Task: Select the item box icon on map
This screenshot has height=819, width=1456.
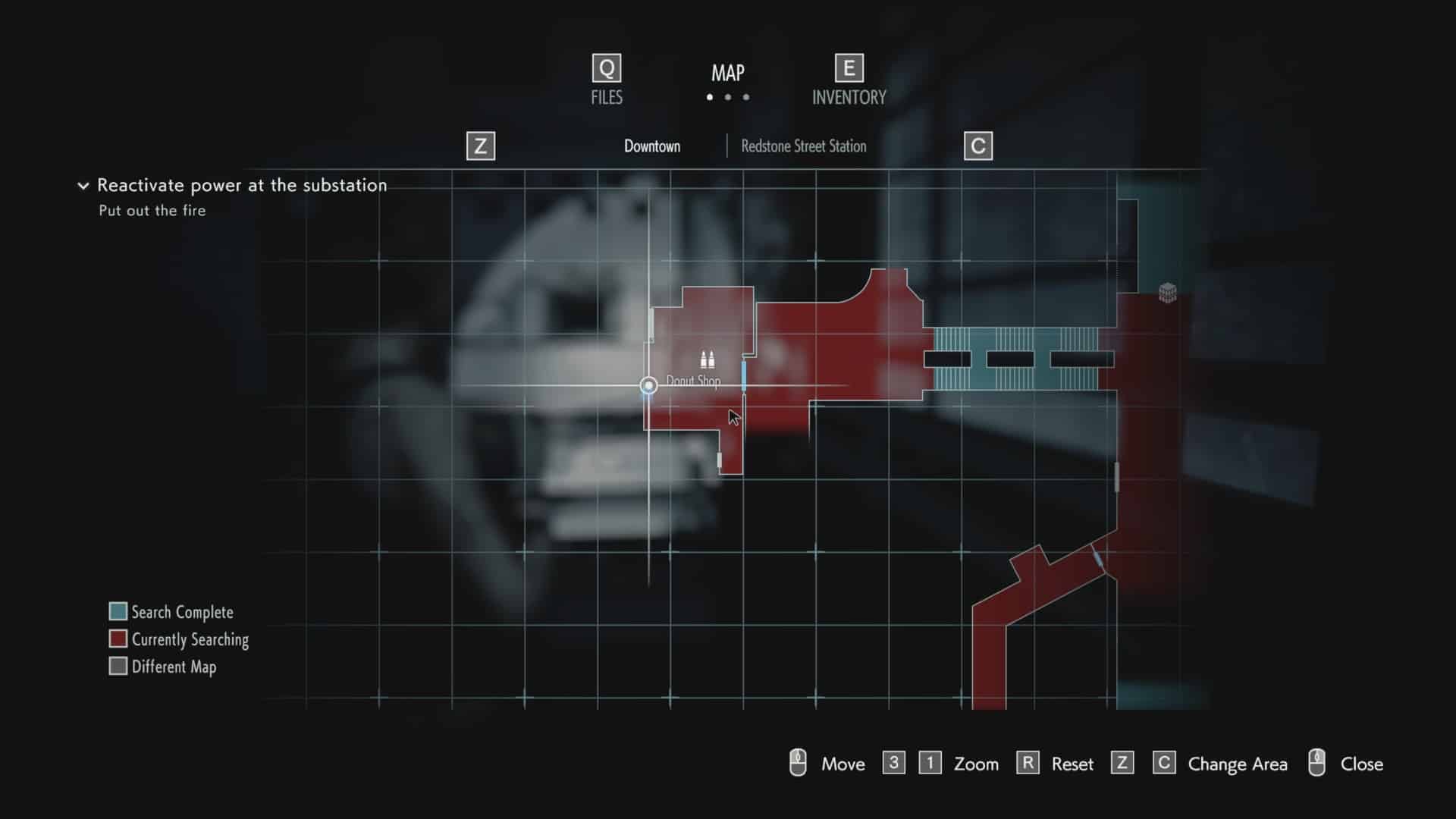Action: 1167,292
